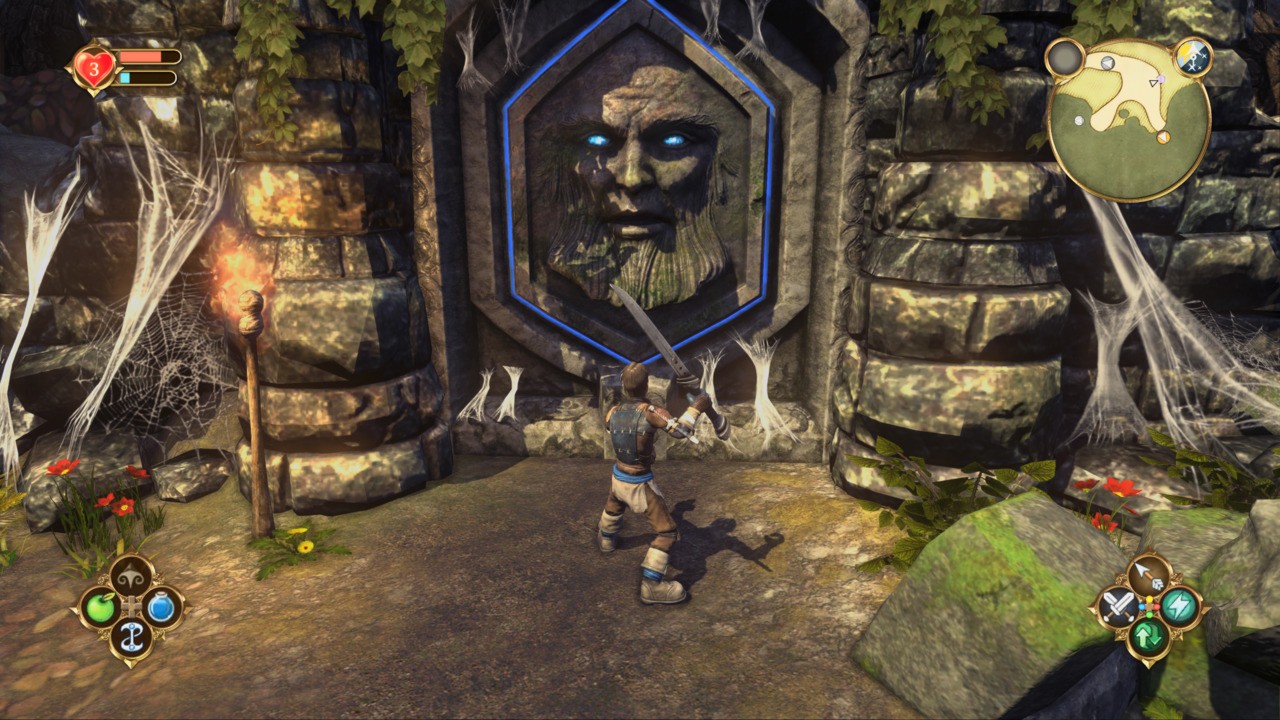Image resolution: width=1280 pixels, height=720 pixels.
Task: Use the blue potion slot
Action: tap(162, 607)
